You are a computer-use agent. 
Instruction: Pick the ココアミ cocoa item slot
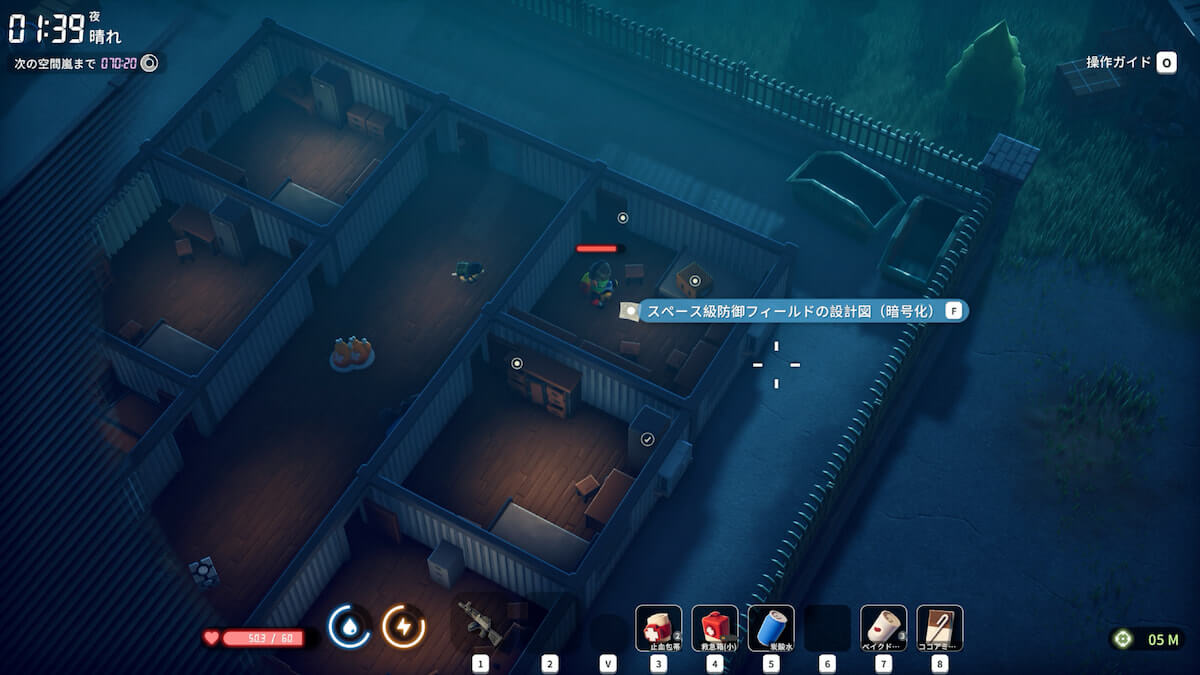tap(940, 628)
